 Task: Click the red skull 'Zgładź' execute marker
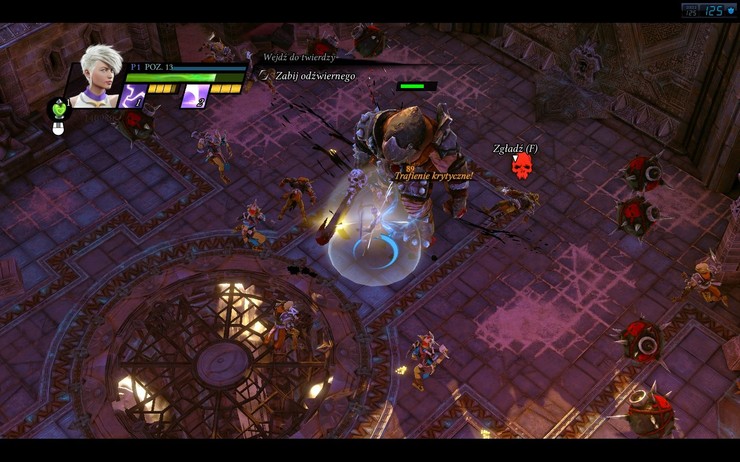pyautogui.click(x=520, y=167)
